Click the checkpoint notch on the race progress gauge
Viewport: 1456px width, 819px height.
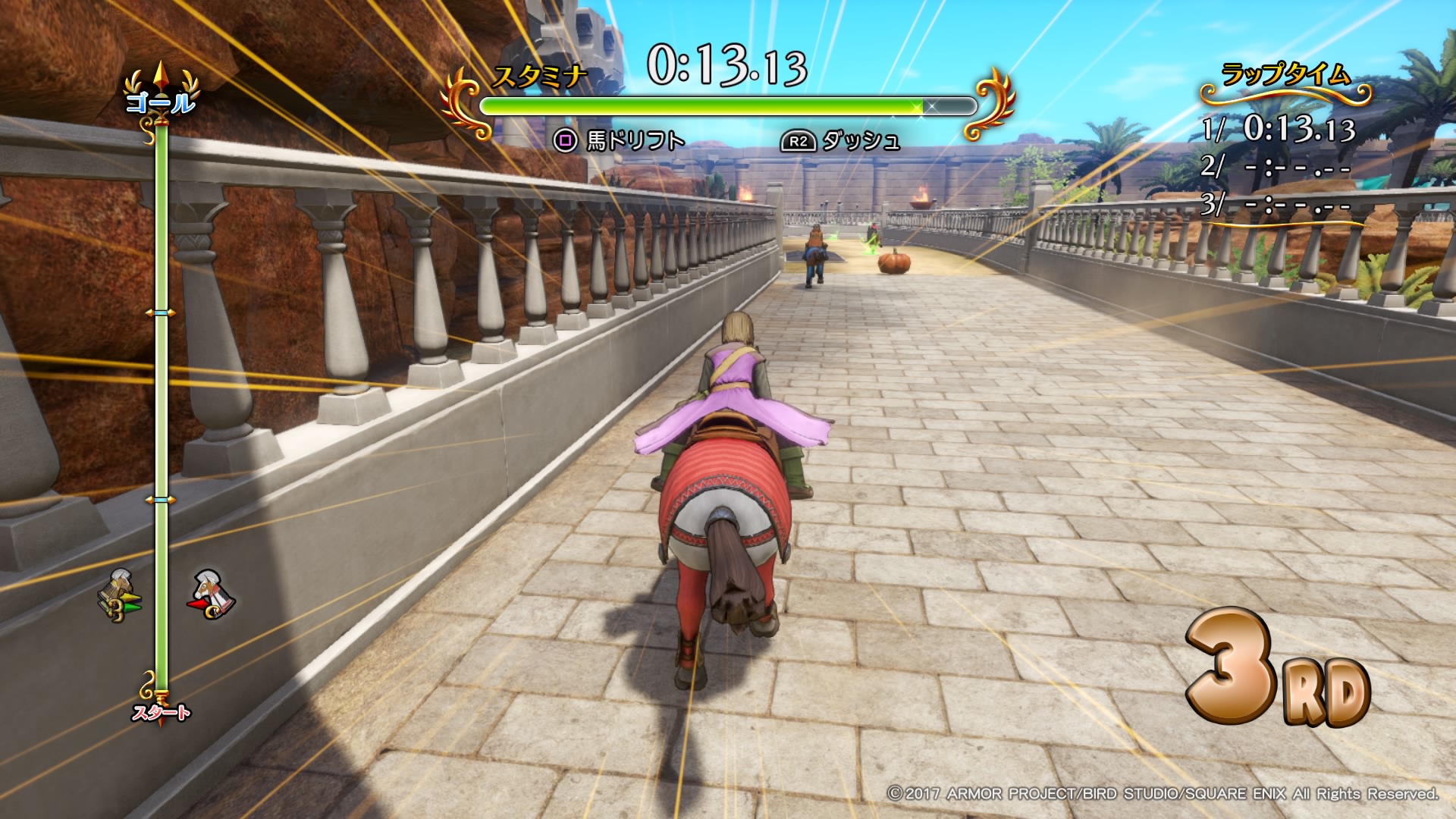(x=159, y=311)
